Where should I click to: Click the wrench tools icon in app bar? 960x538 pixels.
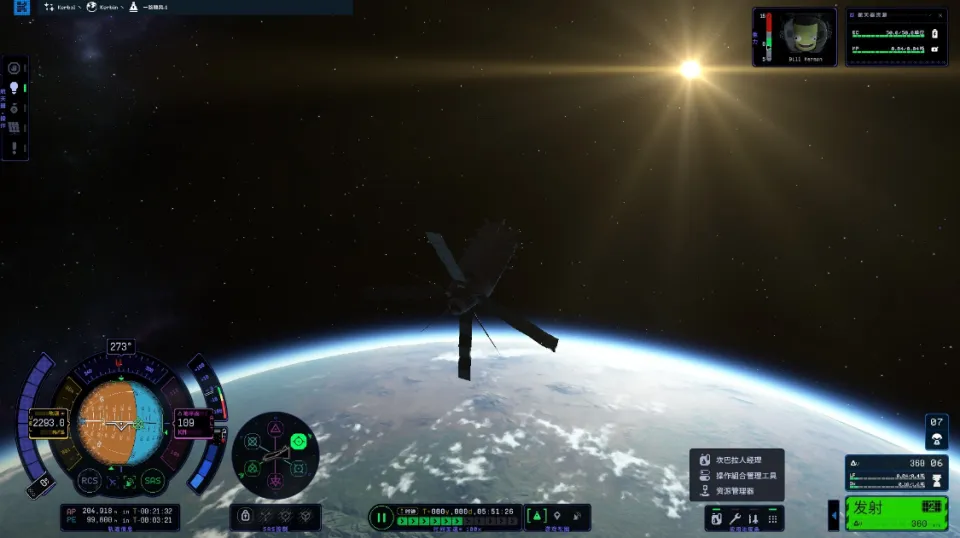coord(735,519)
